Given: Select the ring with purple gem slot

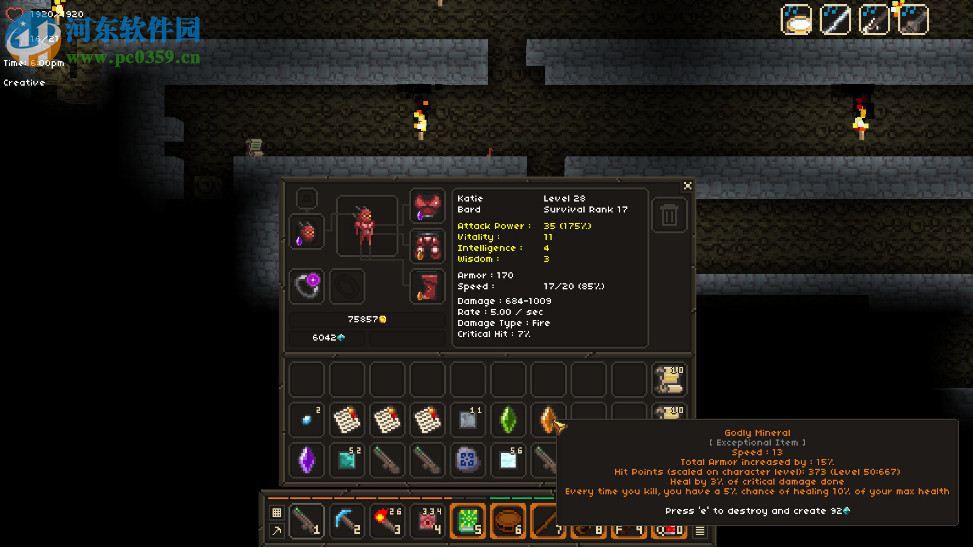Looking at the screenshot, I should 308,287.
